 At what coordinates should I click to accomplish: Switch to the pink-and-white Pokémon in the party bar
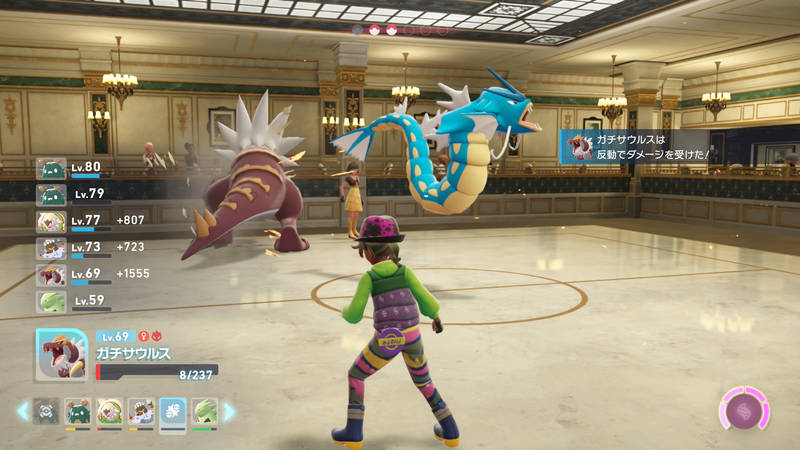point(110,411)
